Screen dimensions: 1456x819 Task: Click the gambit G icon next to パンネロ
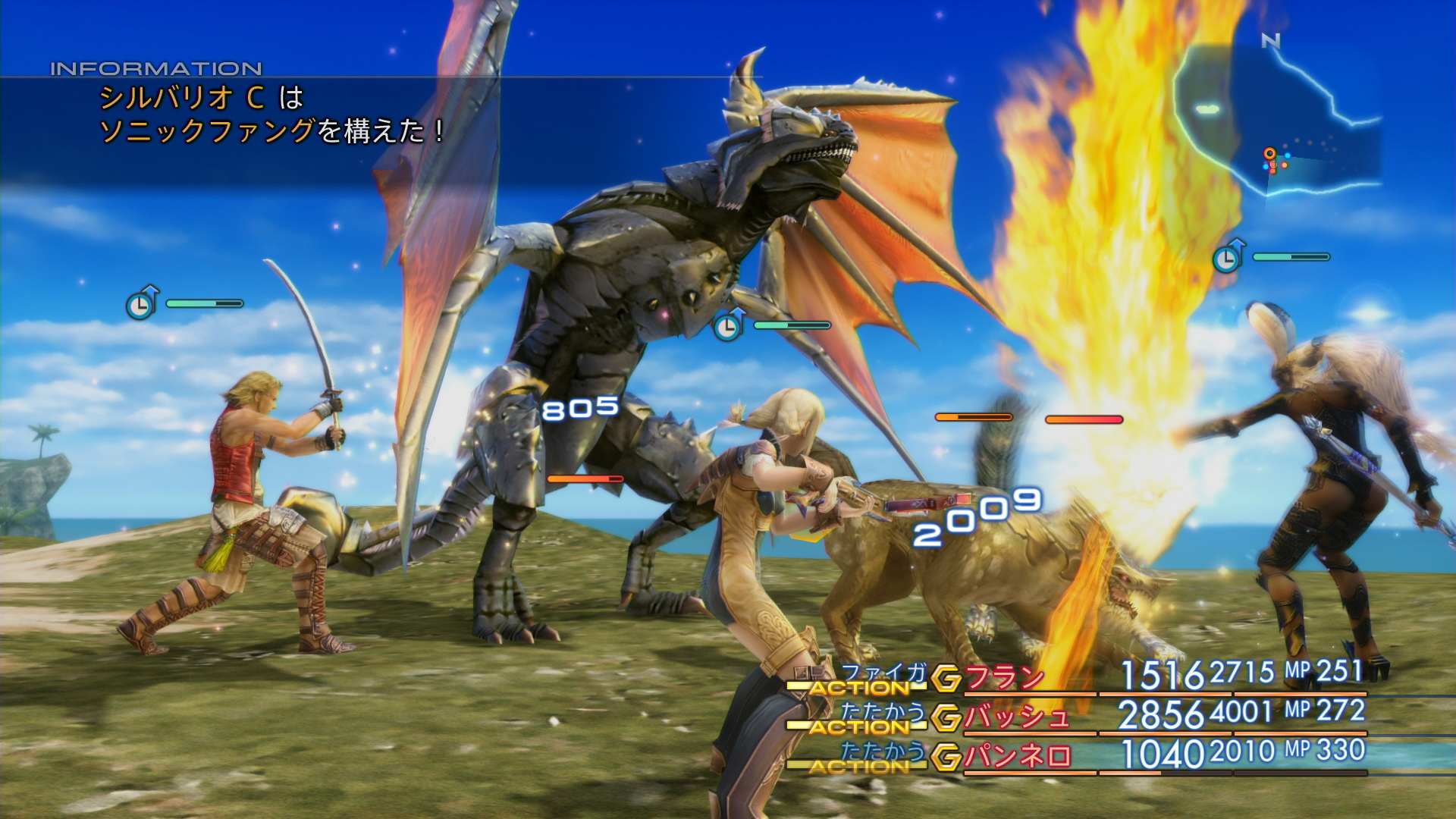[x=946, y=757]
